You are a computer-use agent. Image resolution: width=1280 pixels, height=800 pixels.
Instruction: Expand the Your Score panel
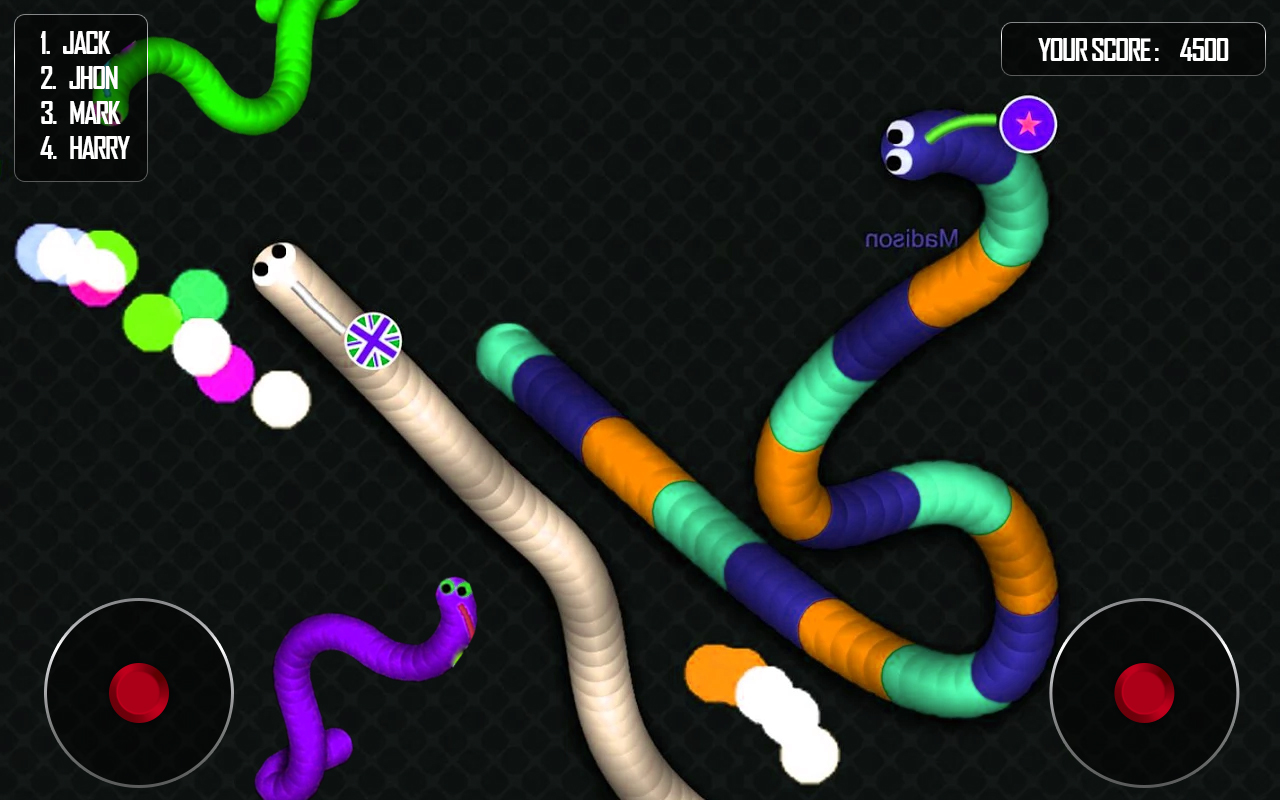1133,48
